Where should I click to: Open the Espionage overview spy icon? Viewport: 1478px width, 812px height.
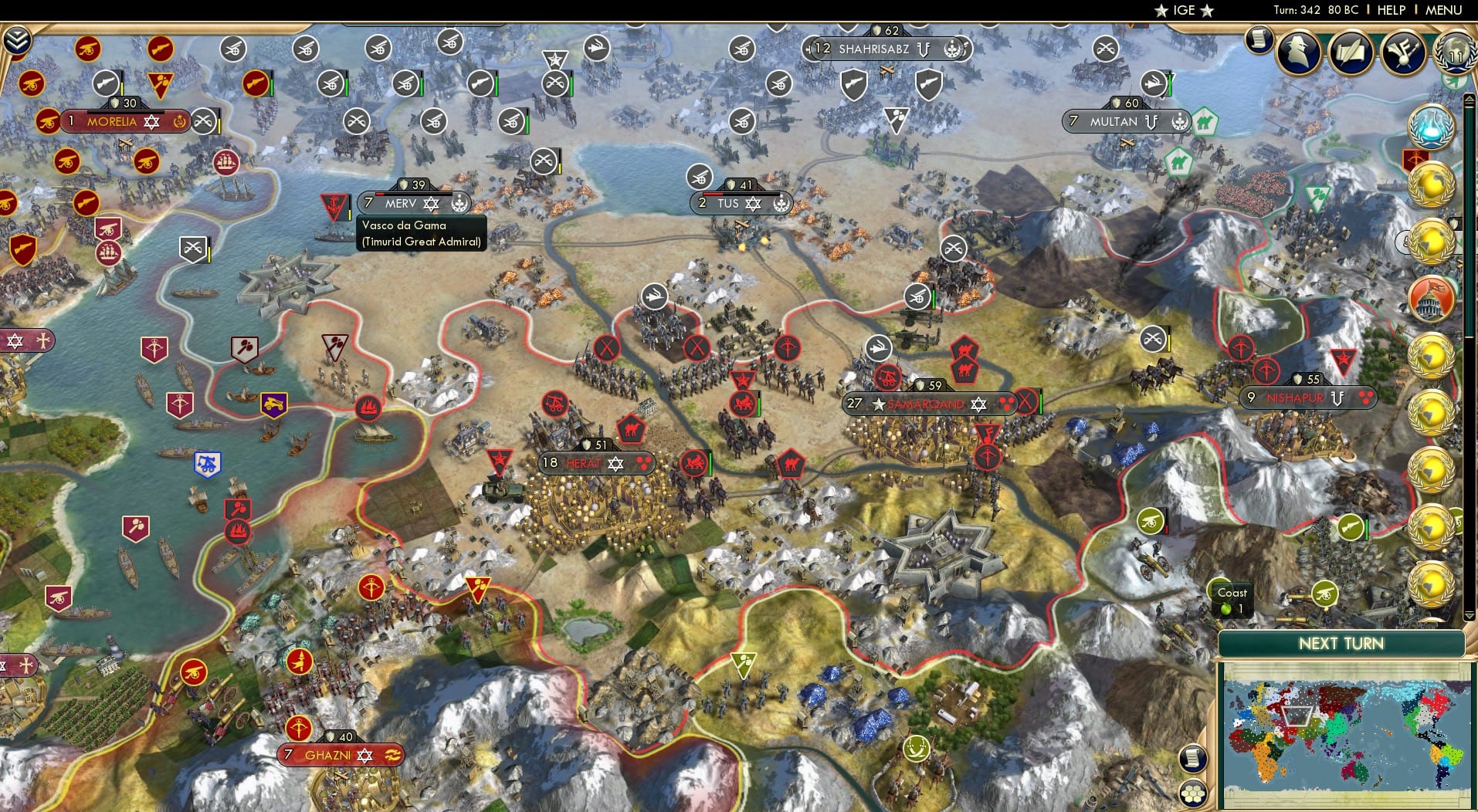click(x=1297, y=52)
